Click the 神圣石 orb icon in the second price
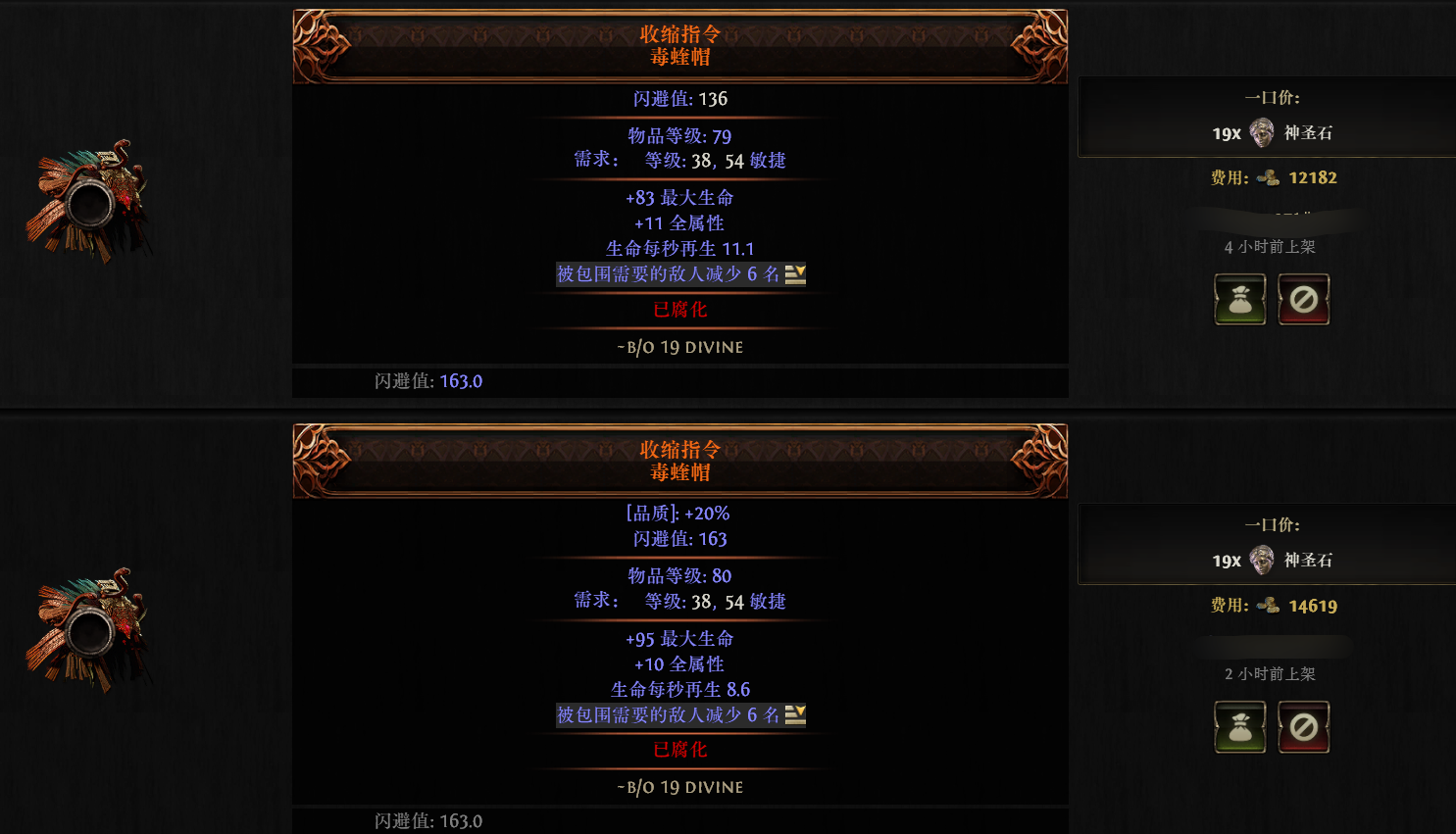The width and height of the screenshot is (1456, 834). click(x=1260, y=560)
